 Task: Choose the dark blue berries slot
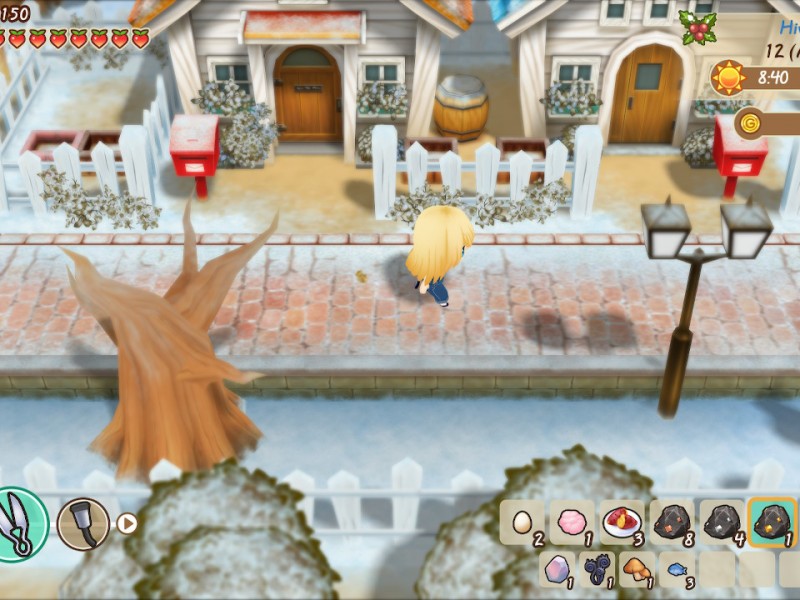[x=598, y=570]
